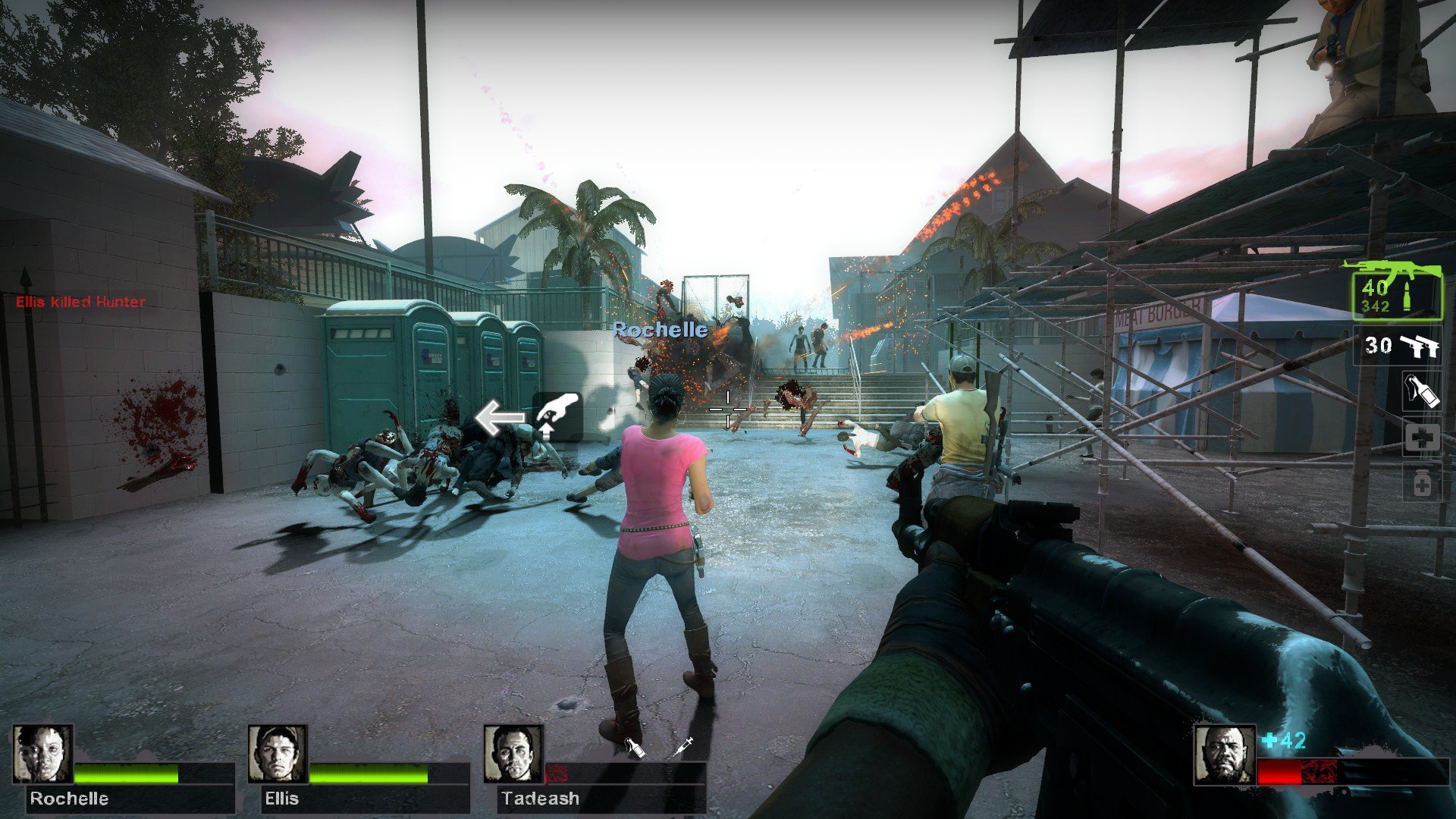Click your own survivor portrait
Viewport: 1456px width, 819px height.
click(1223, 755)
